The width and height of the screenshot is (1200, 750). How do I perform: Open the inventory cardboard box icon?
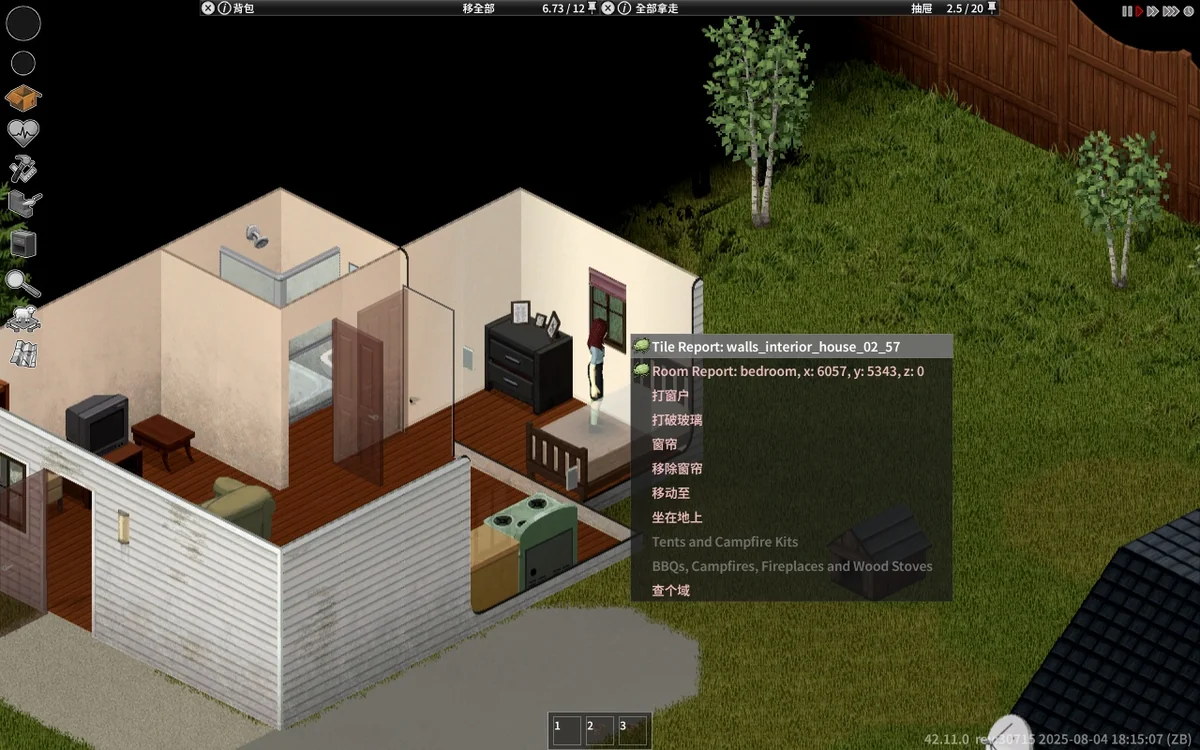coord(23,98)
